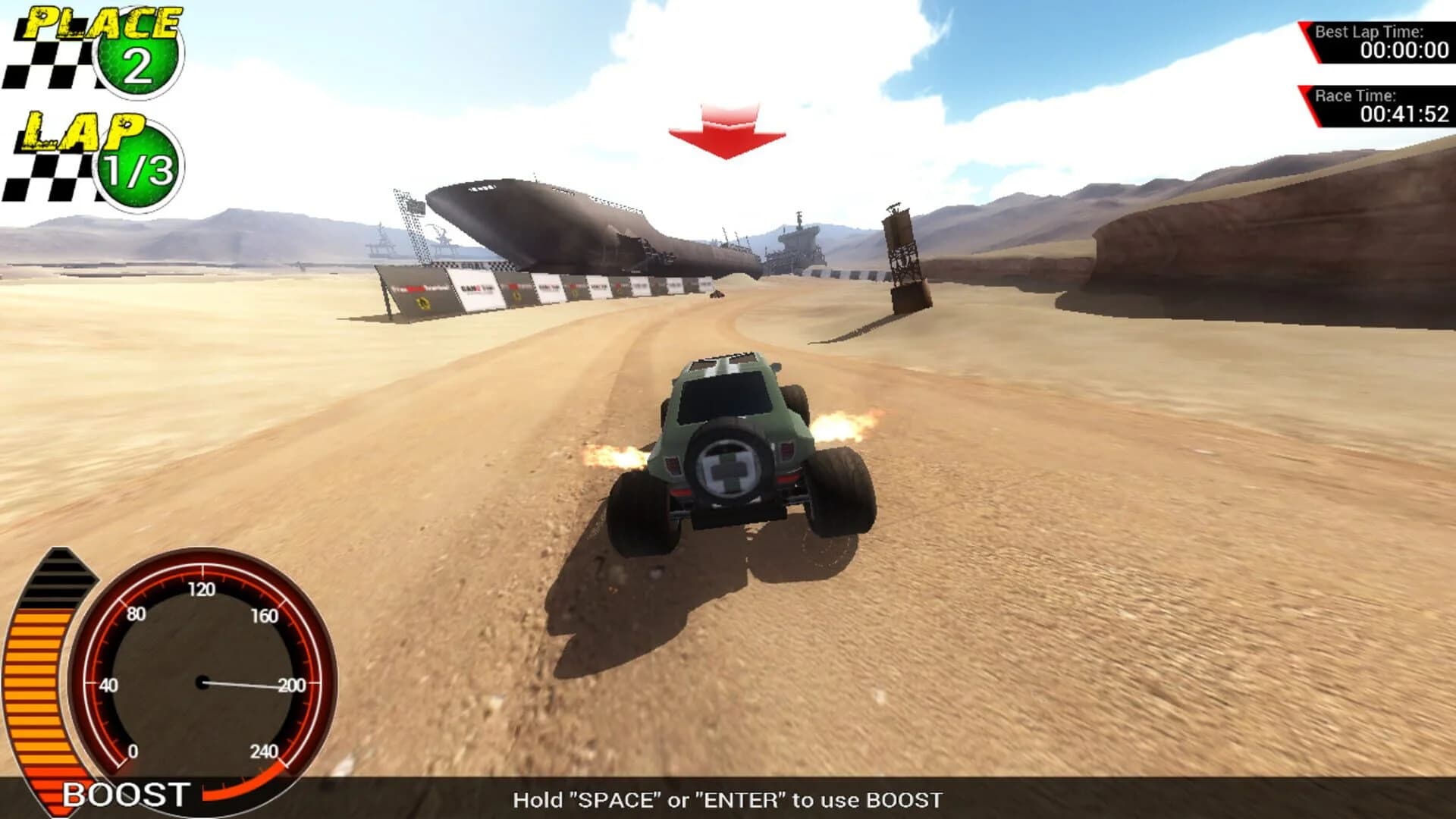Click the SPACE or ENTER boost hint text
Viewport: 1456px width, 819px height.
click(x=728, y=798)
